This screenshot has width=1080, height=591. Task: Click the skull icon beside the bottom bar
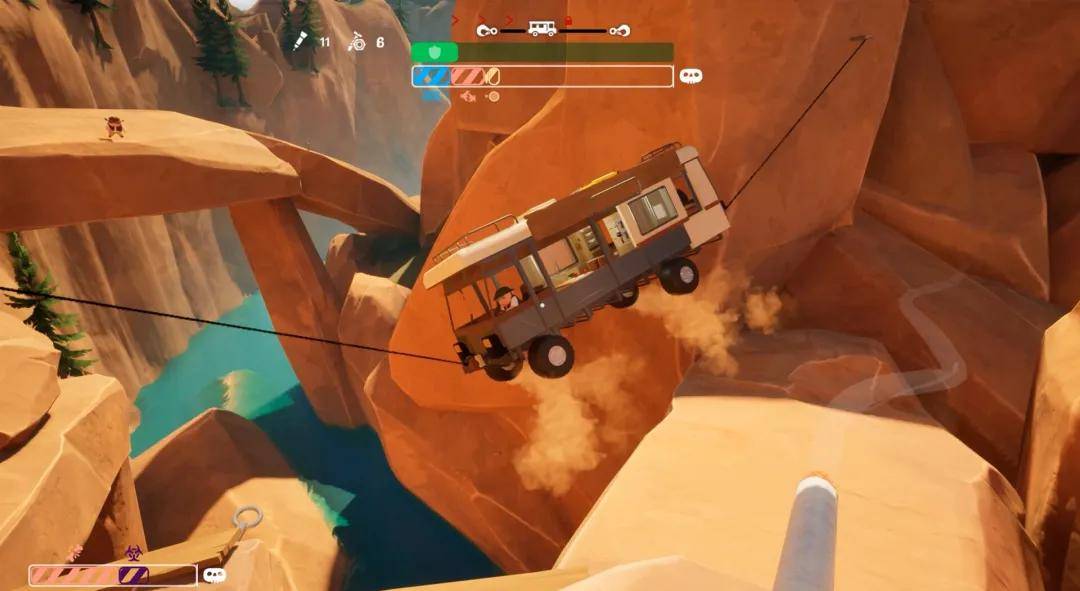pos(214,575)
